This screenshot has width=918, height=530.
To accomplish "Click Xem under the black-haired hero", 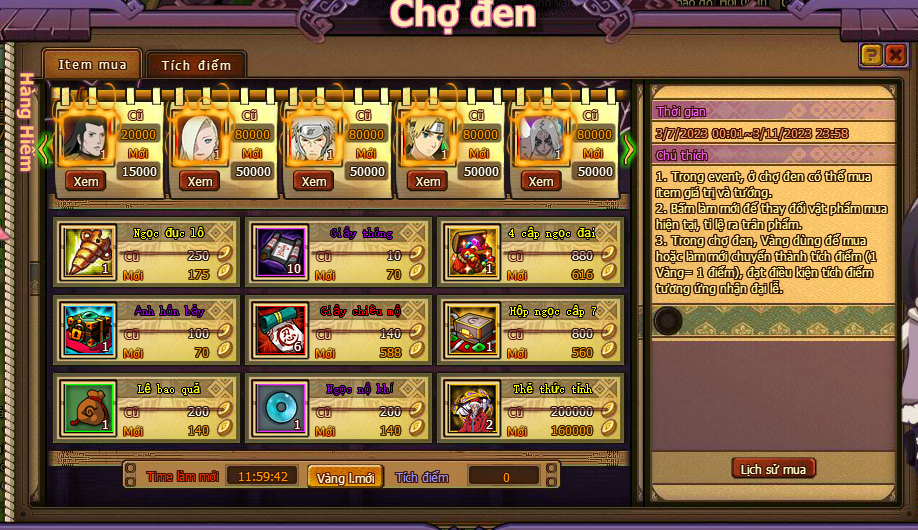I will point(86,181).
